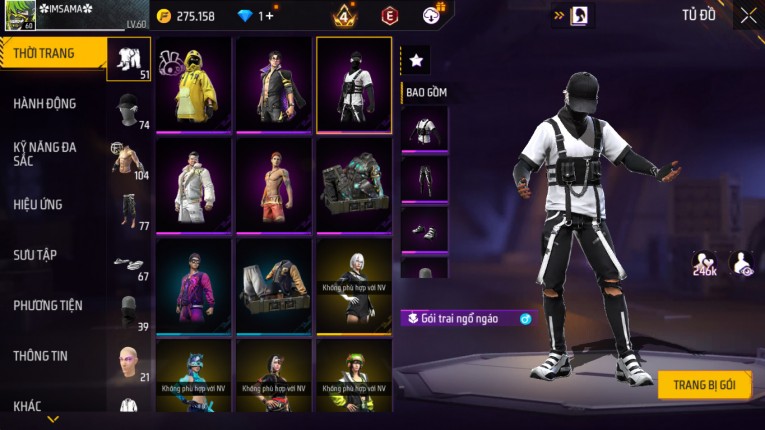Open the Gói trai ngổ ngáo info label
Screen dimensions: 765x430
pyautogui.click(x=468, y=319)
